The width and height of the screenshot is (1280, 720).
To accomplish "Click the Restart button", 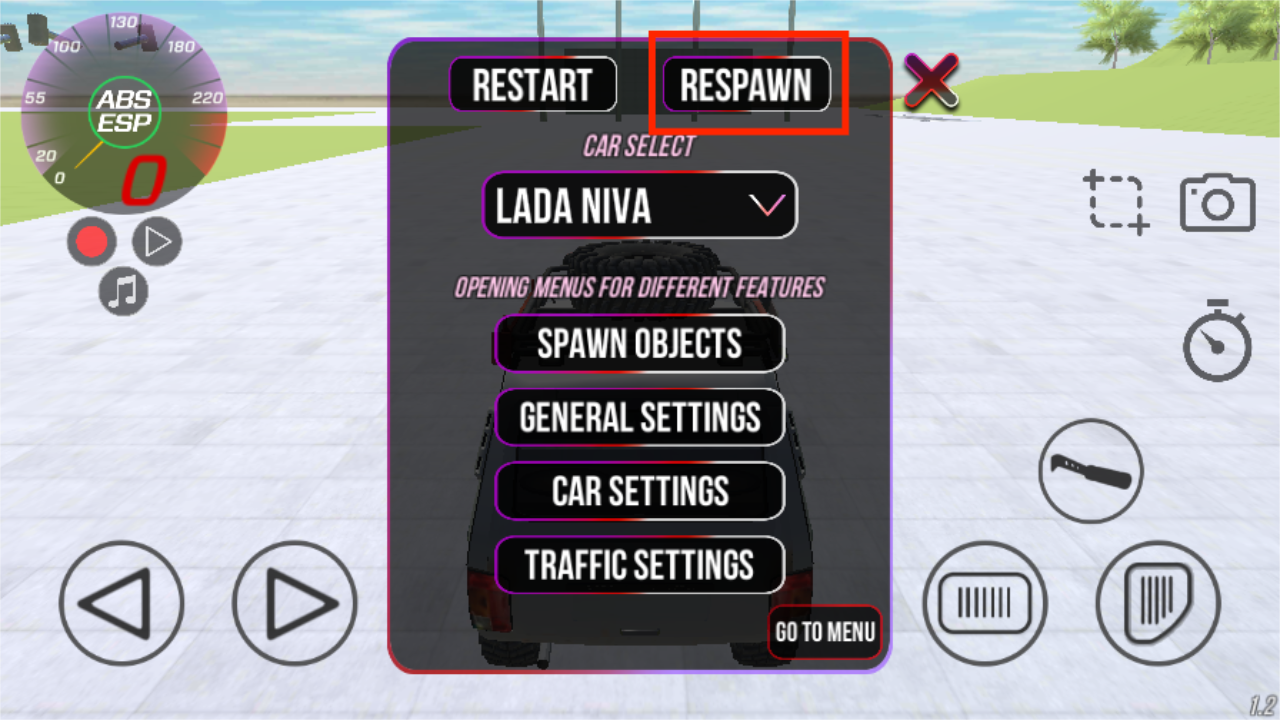I will [532, 85].
